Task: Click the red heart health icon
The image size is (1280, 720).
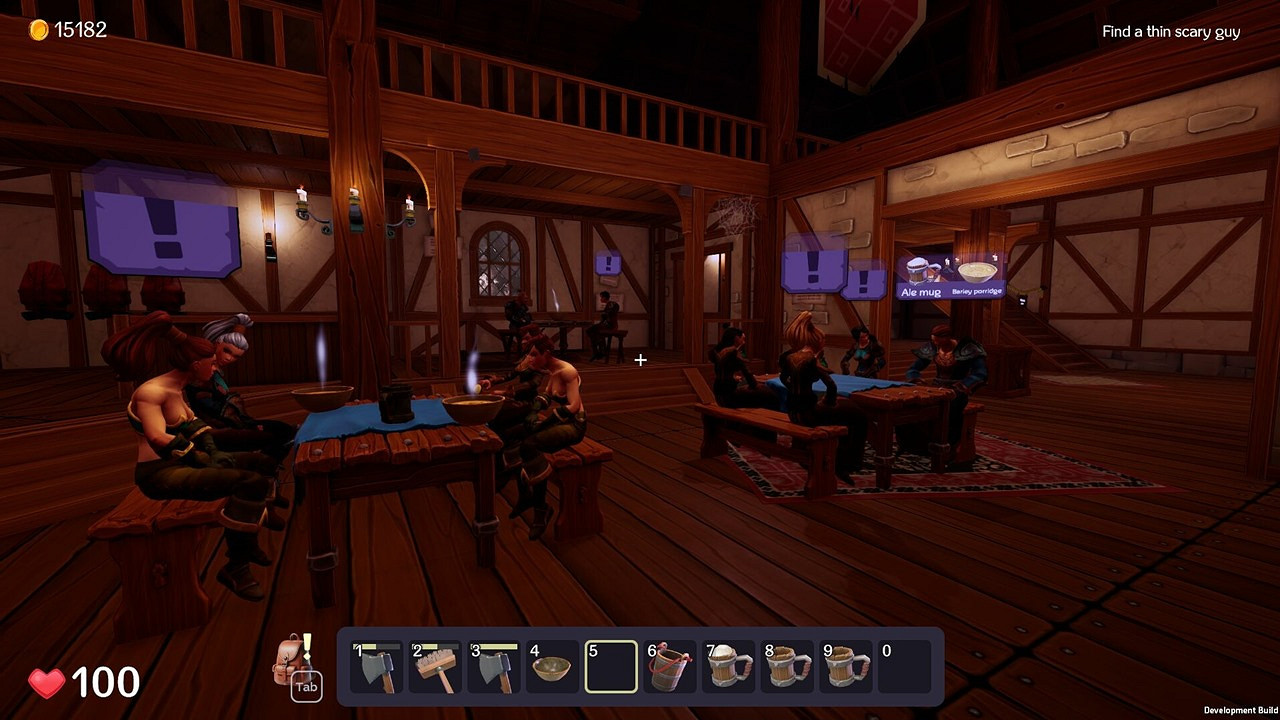Action: point(47,683)
